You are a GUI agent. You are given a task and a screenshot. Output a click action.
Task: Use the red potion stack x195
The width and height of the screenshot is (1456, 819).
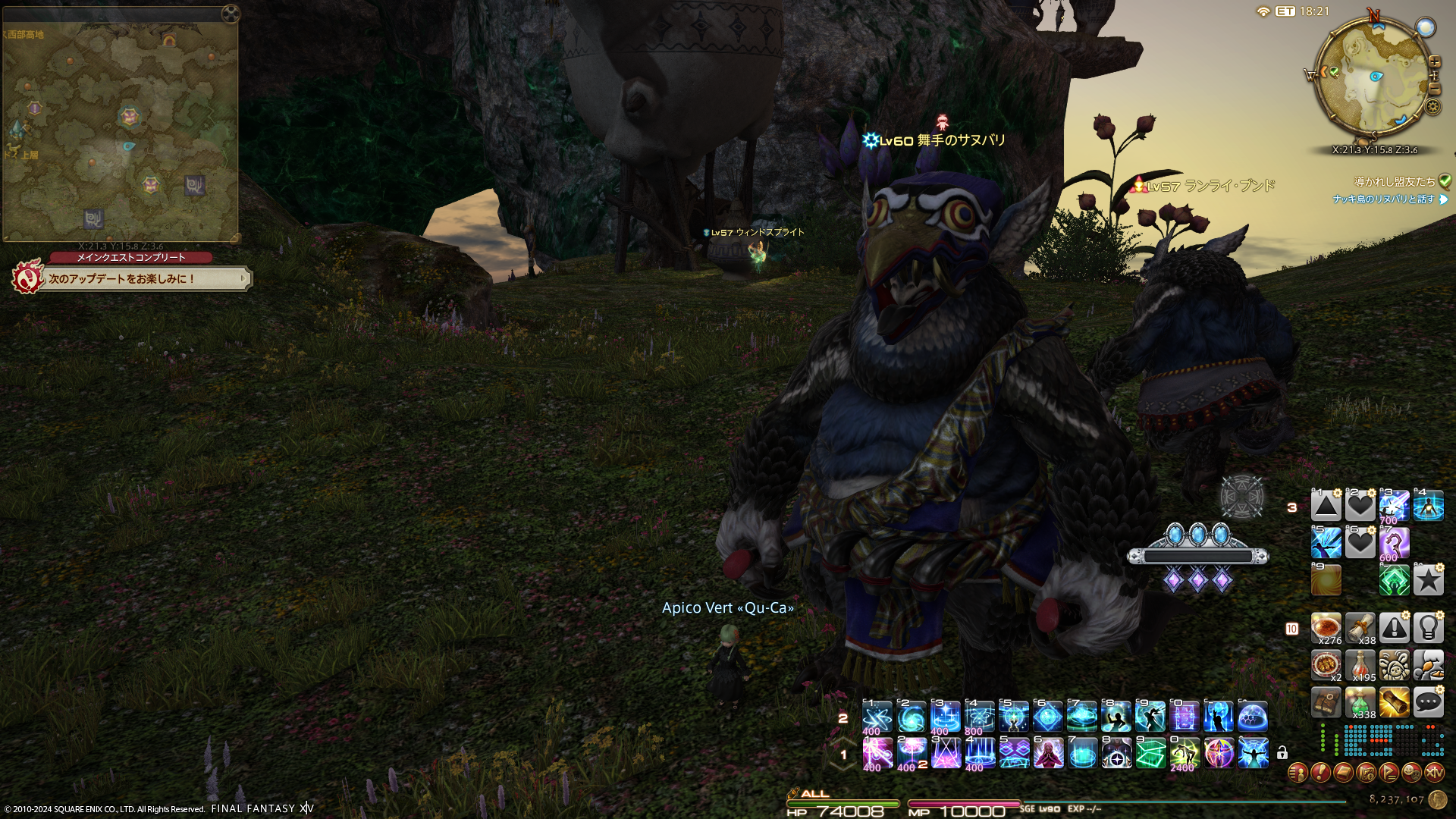pyautogui.click(x=1360, y=665)
